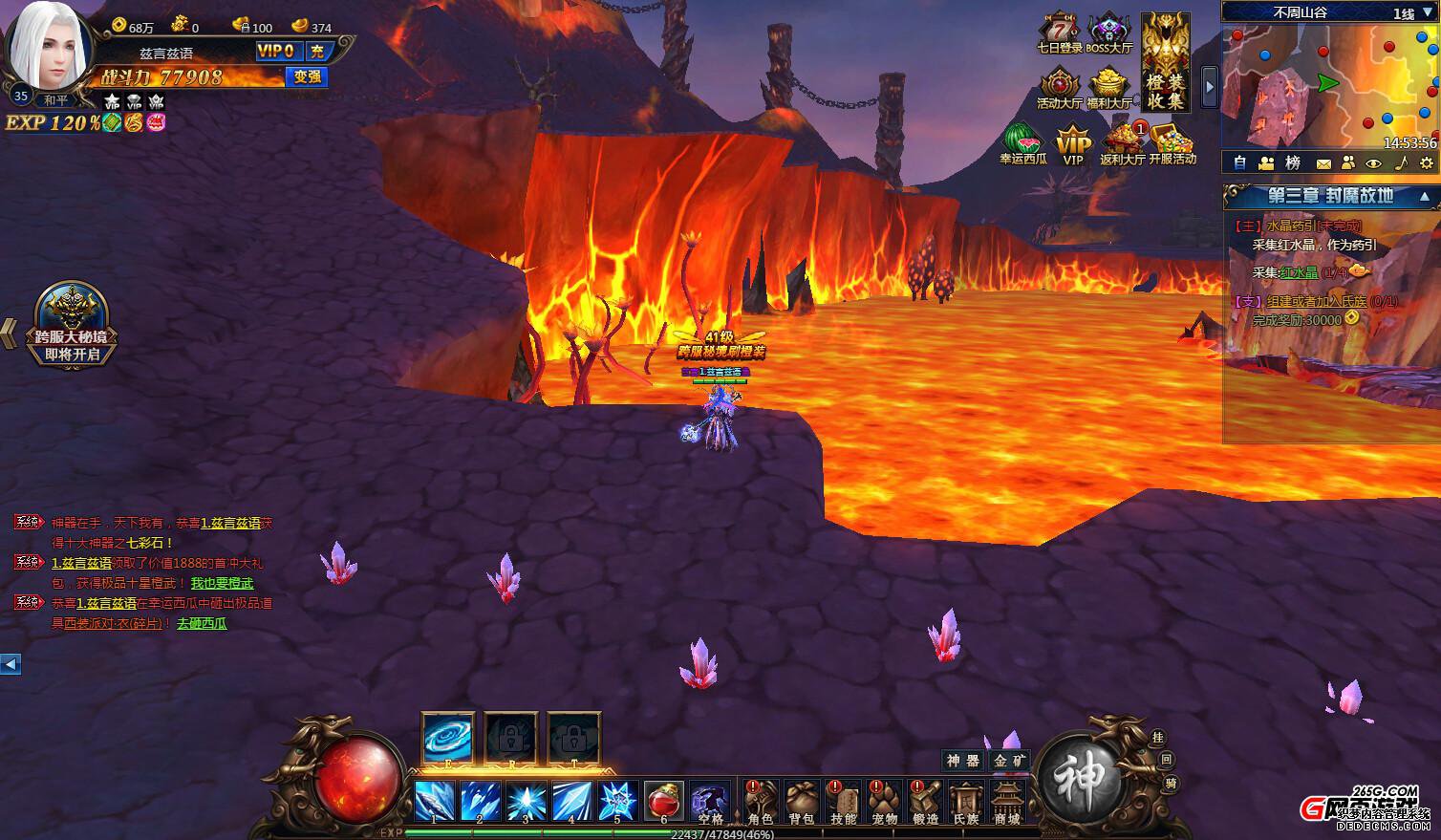The width and height of the screenshot is (1441, 840).
Task: Open the 七日登录 seven-day login rewards
Action: point(1060,33)
